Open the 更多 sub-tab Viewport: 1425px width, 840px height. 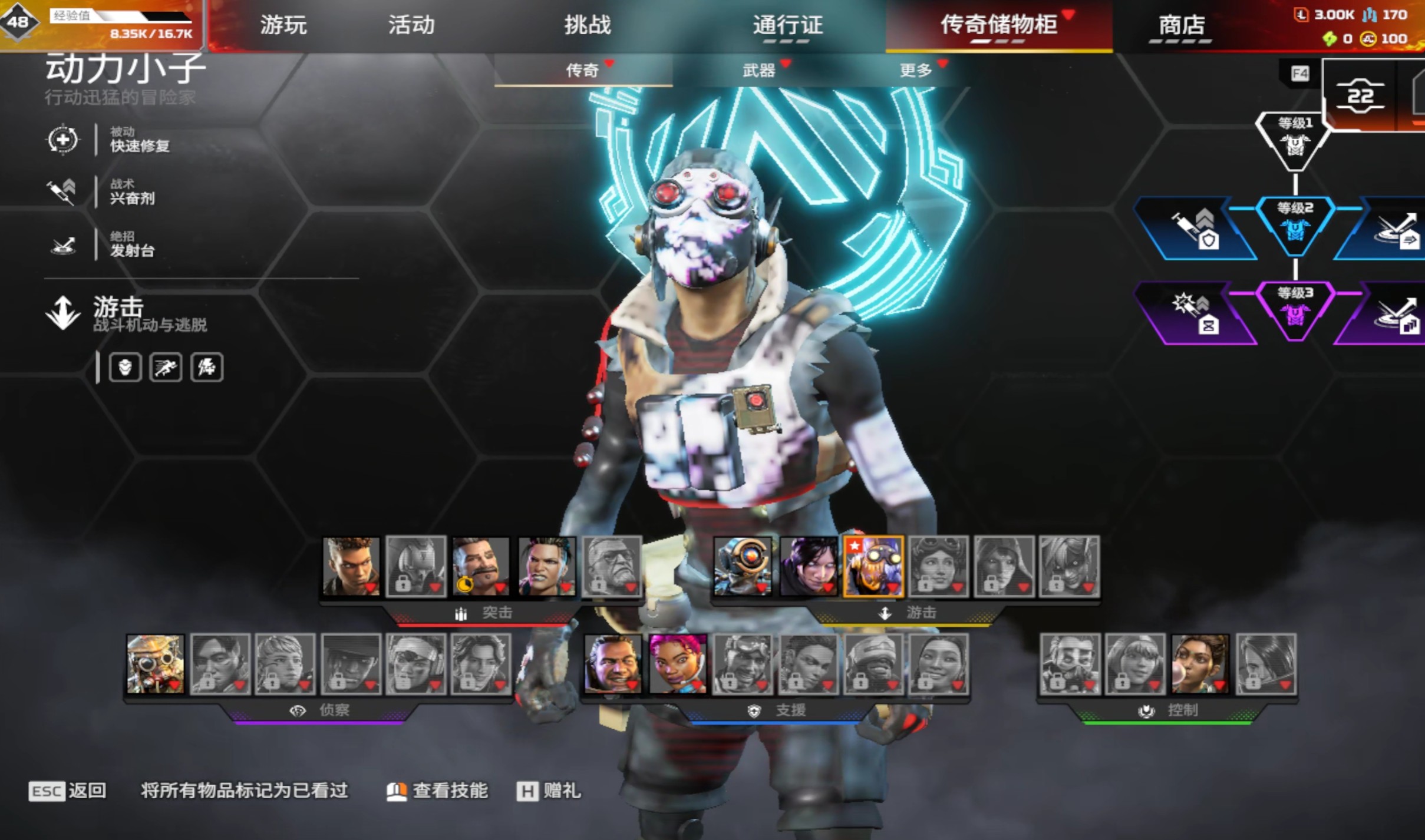pos(915,71)
